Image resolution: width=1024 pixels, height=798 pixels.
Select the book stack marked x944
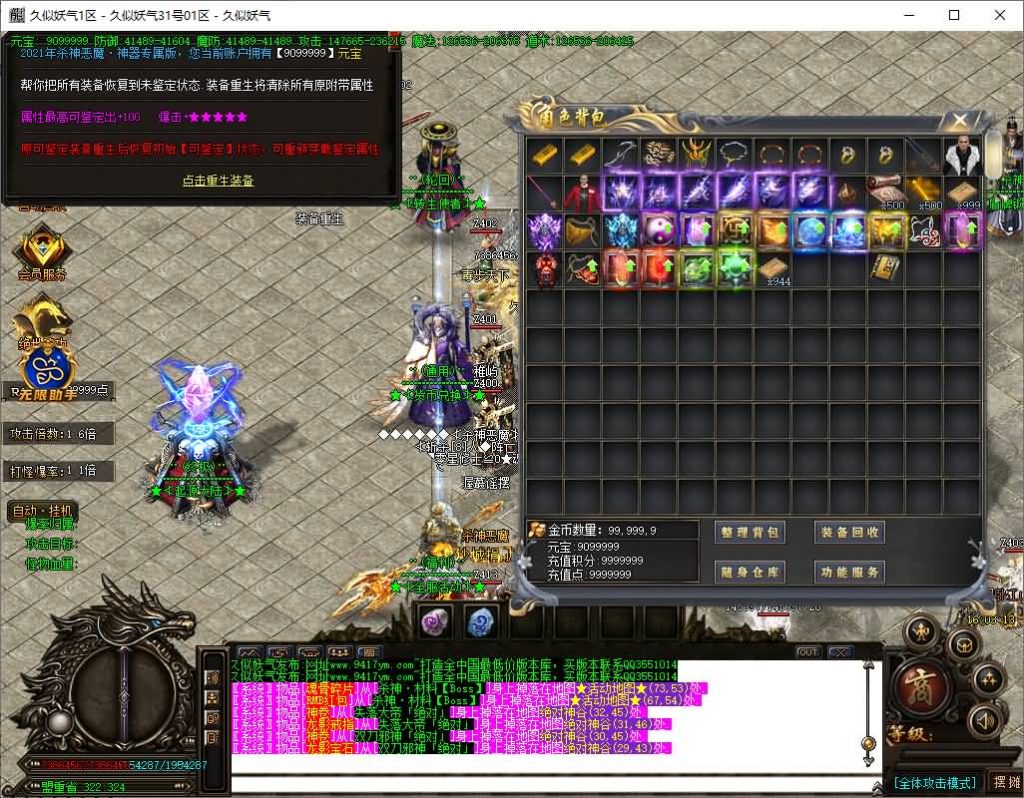click(x=772, y=270)
